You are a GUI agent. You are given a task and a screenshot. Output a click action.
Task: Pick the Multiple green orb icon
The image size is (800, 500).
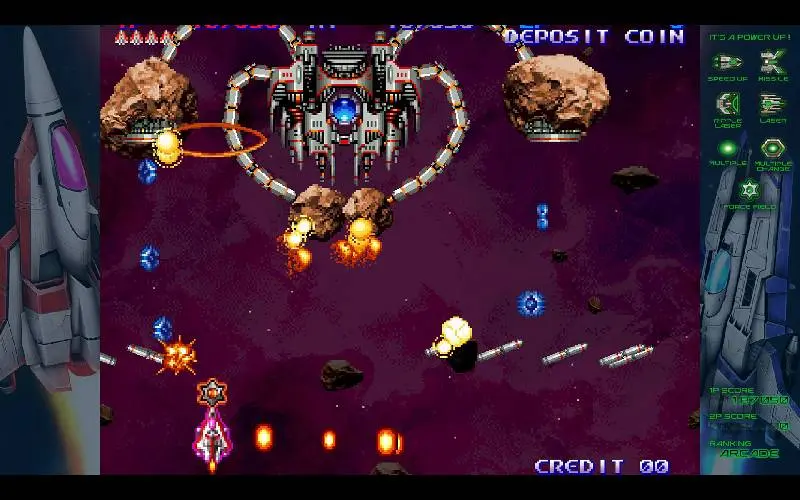tap(727, 147)
